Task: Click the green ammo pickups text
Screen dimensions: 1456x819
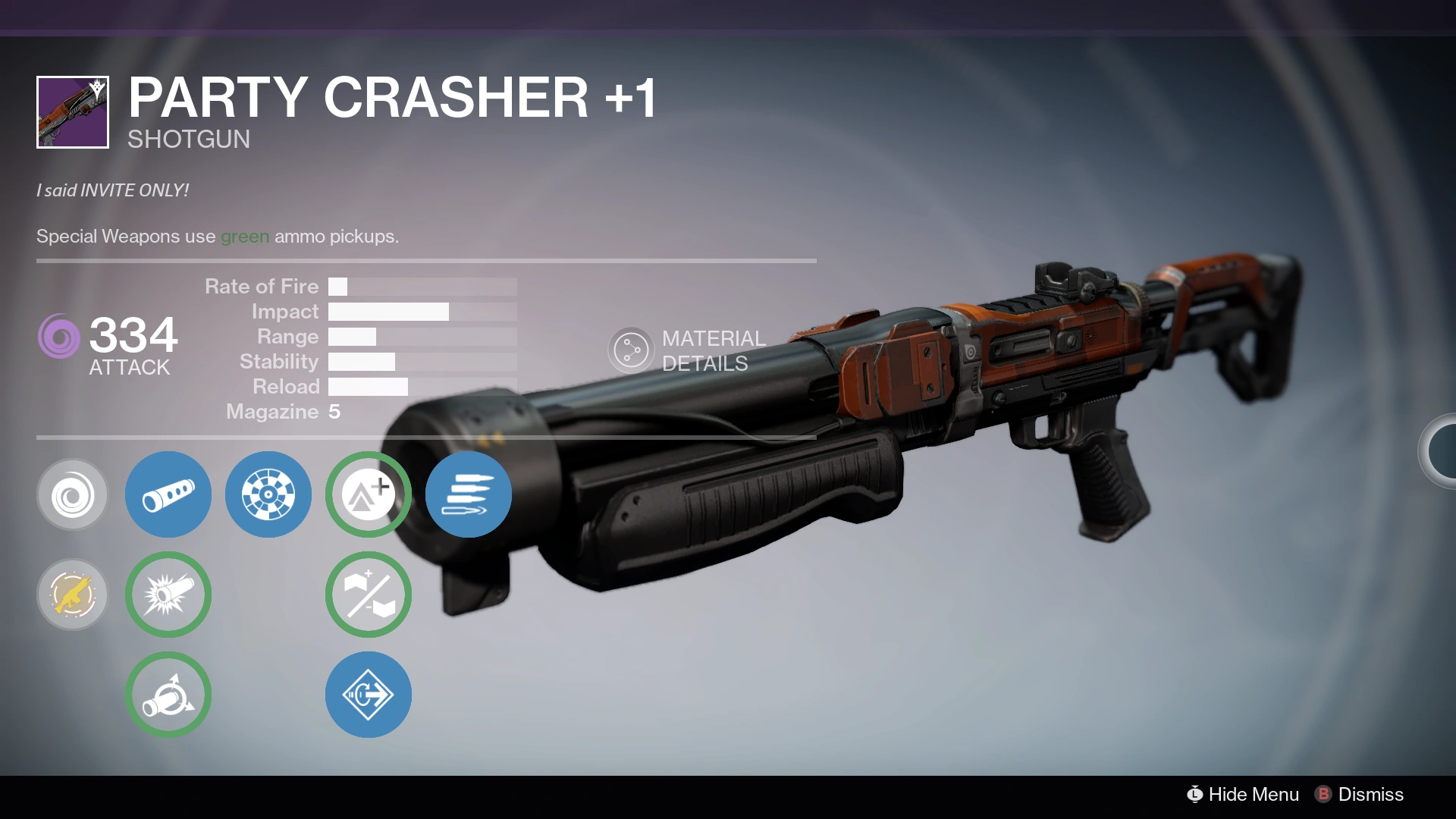Action: 244,236
